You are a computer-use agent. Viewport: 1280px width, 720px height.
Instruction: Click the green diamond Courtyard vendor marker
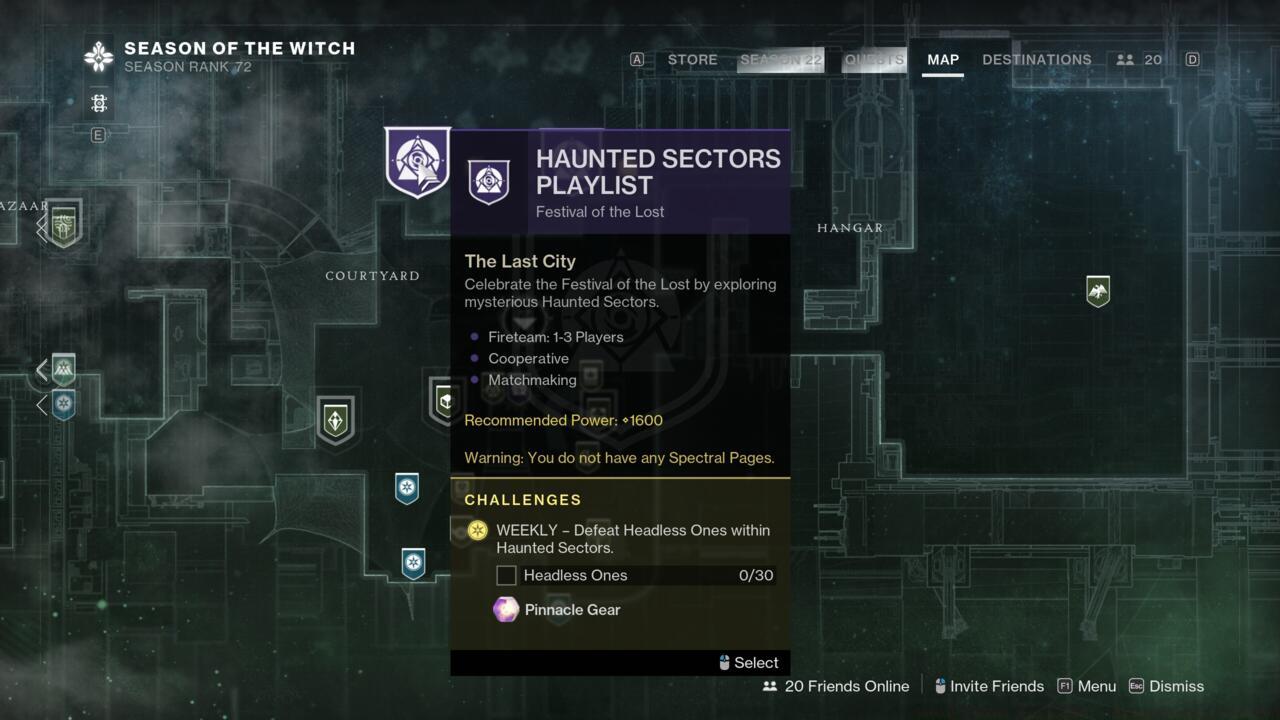coord(335,419)
